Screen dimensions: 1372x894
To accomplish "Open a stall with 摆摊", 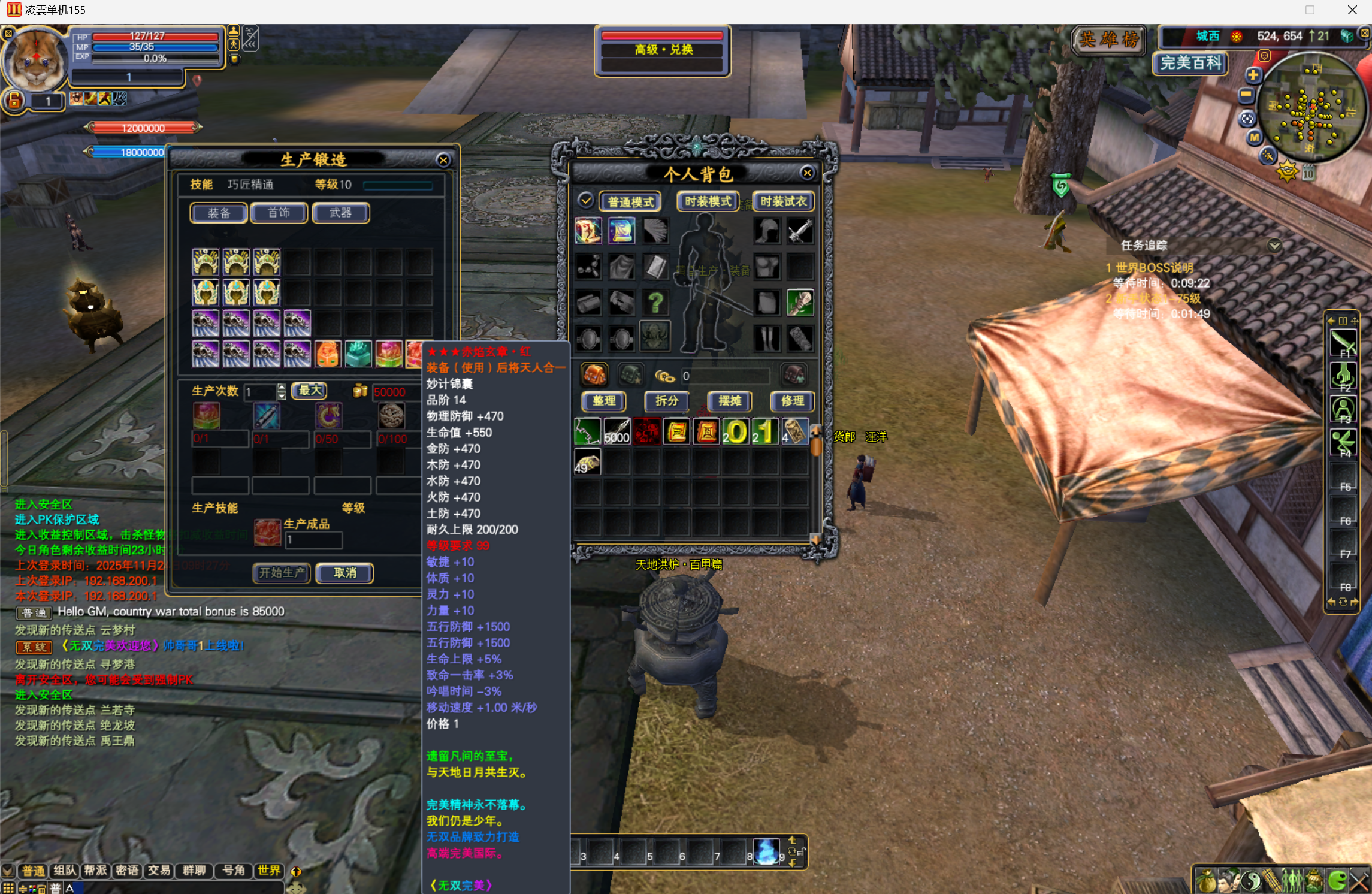I will pos(730,401).
